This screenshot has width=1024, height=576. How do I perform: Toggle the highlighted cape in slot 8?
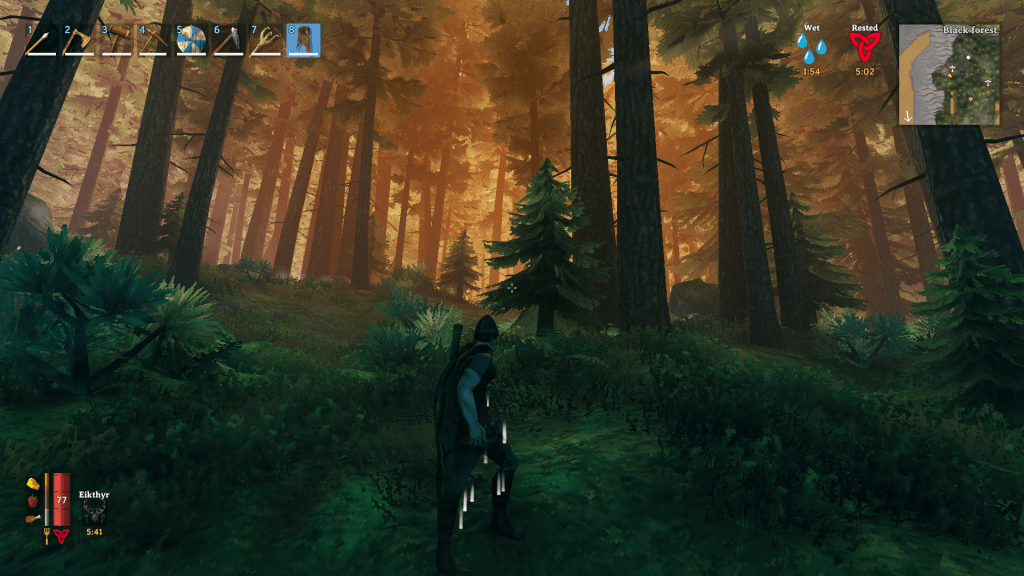pos(303,40)
